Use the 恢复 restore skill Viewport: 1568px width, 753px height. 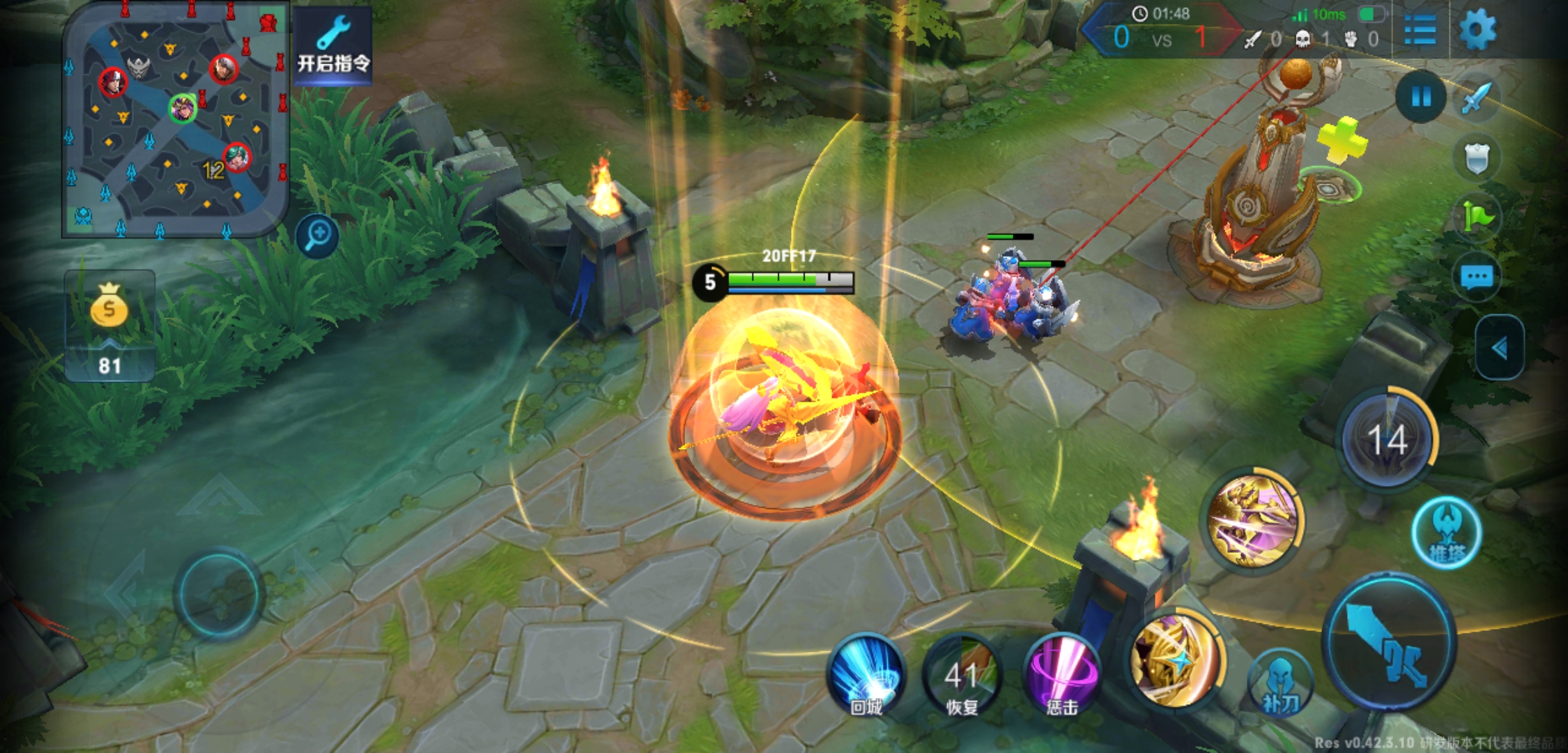tap(962, 675)
